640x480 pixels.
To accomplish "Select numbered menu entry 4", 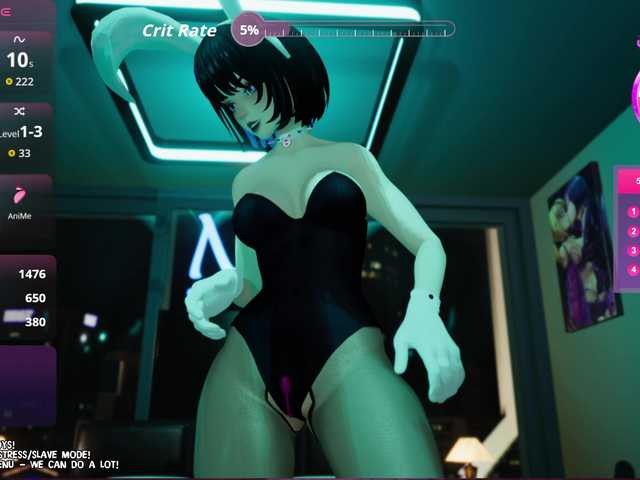I will point(632,269).
